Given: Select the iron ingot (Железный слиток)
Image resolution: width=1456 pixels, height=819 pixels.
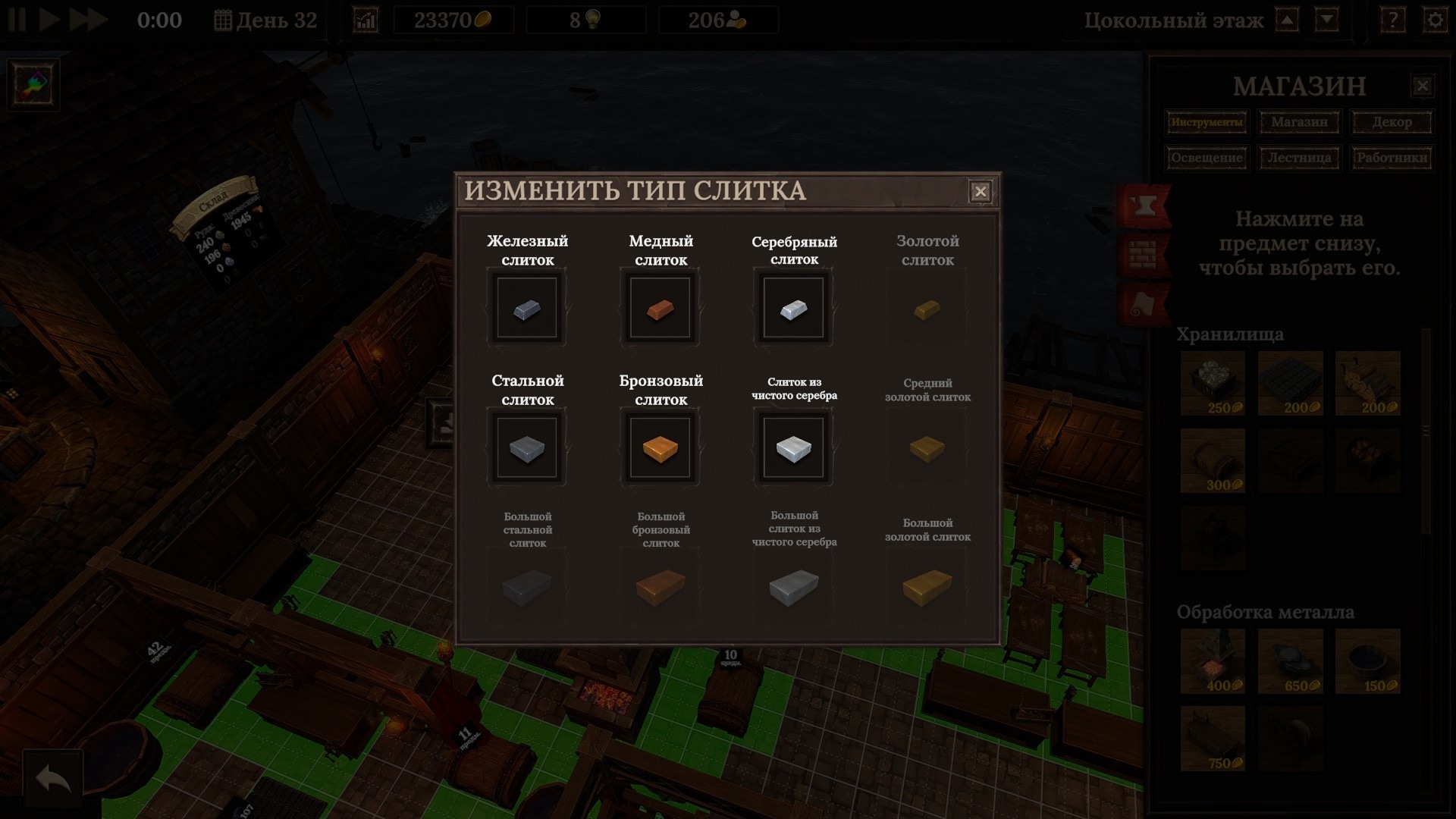Looking at the screenshot, I should pyautogui.click(x=527, y=308).
